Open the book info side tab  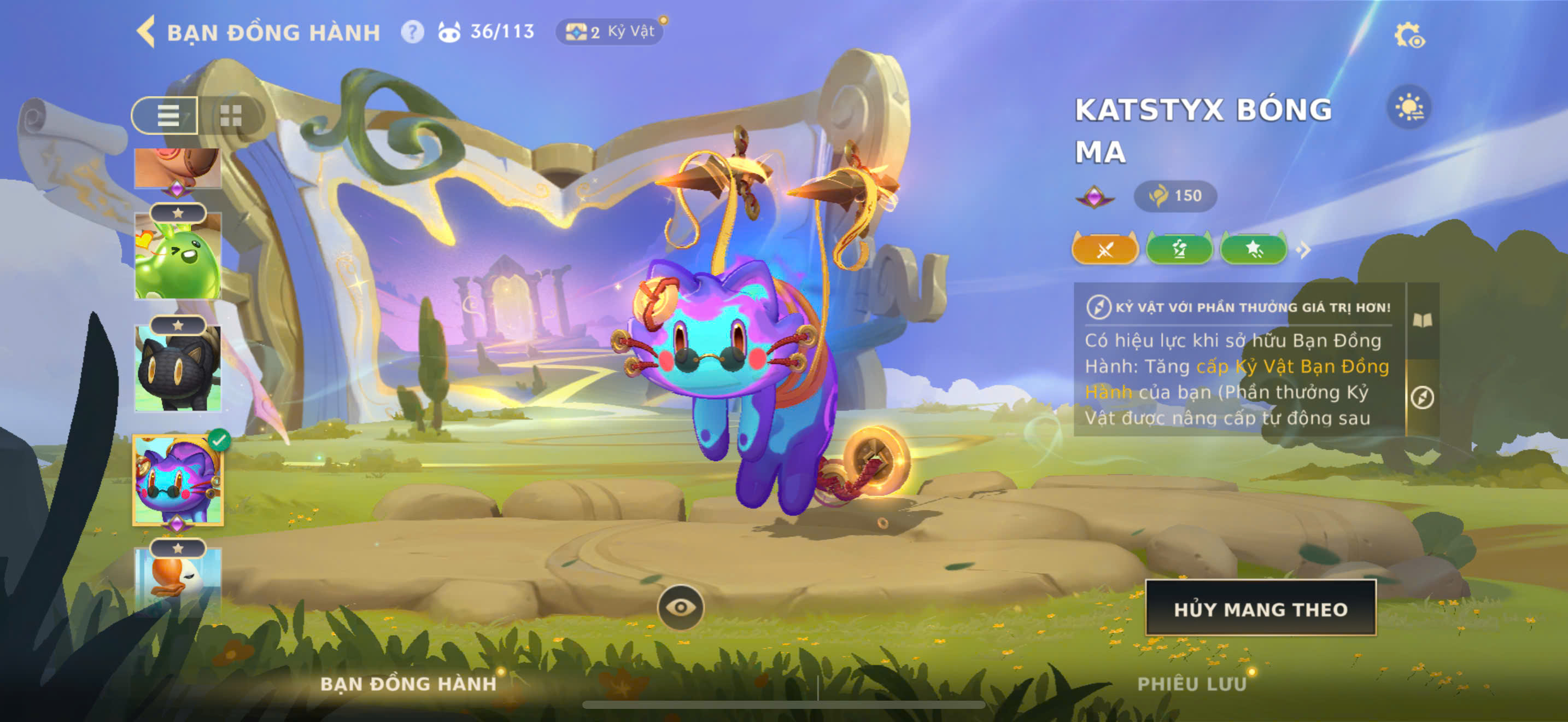[x=1423, y=320]
